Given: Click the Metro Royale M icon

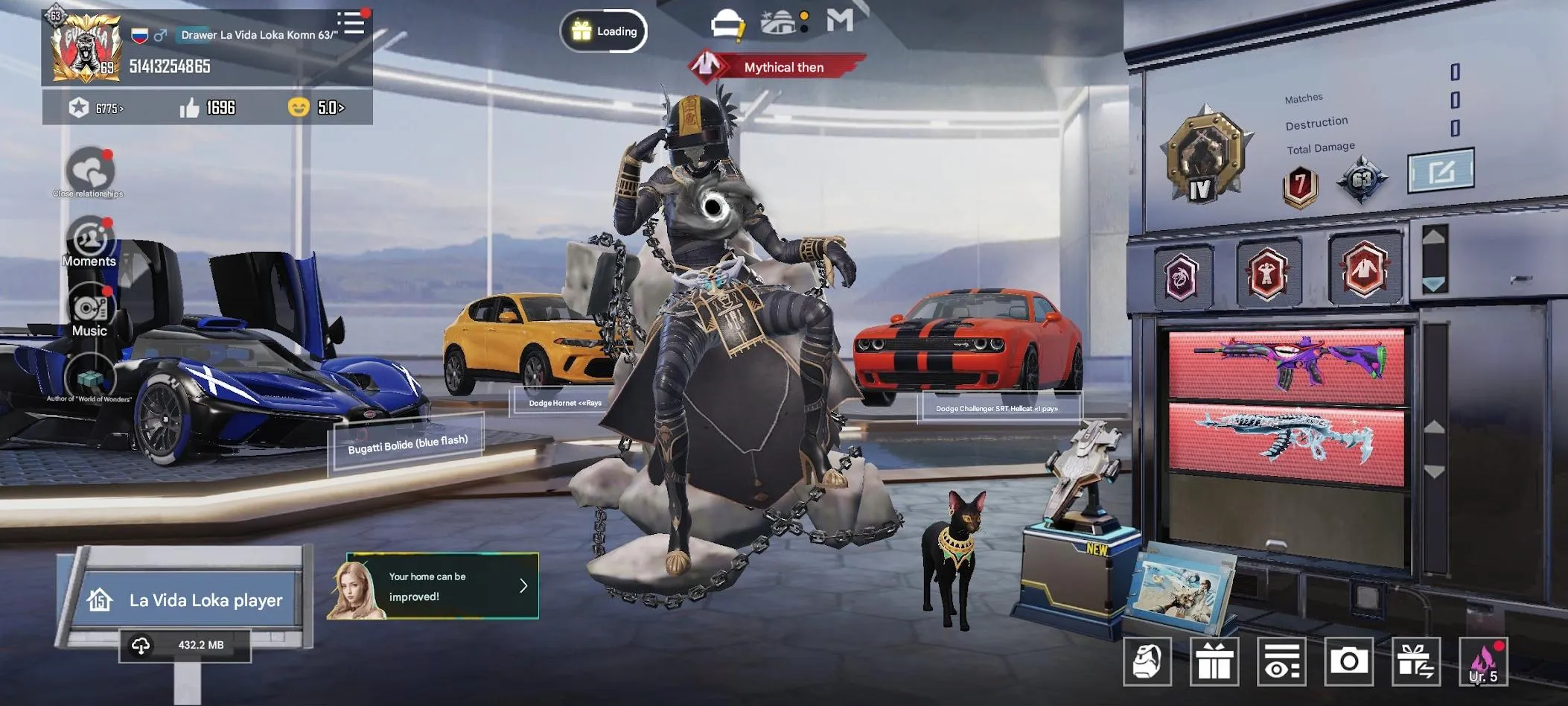Looking at the screenshot, I should (x=842, y=22).
